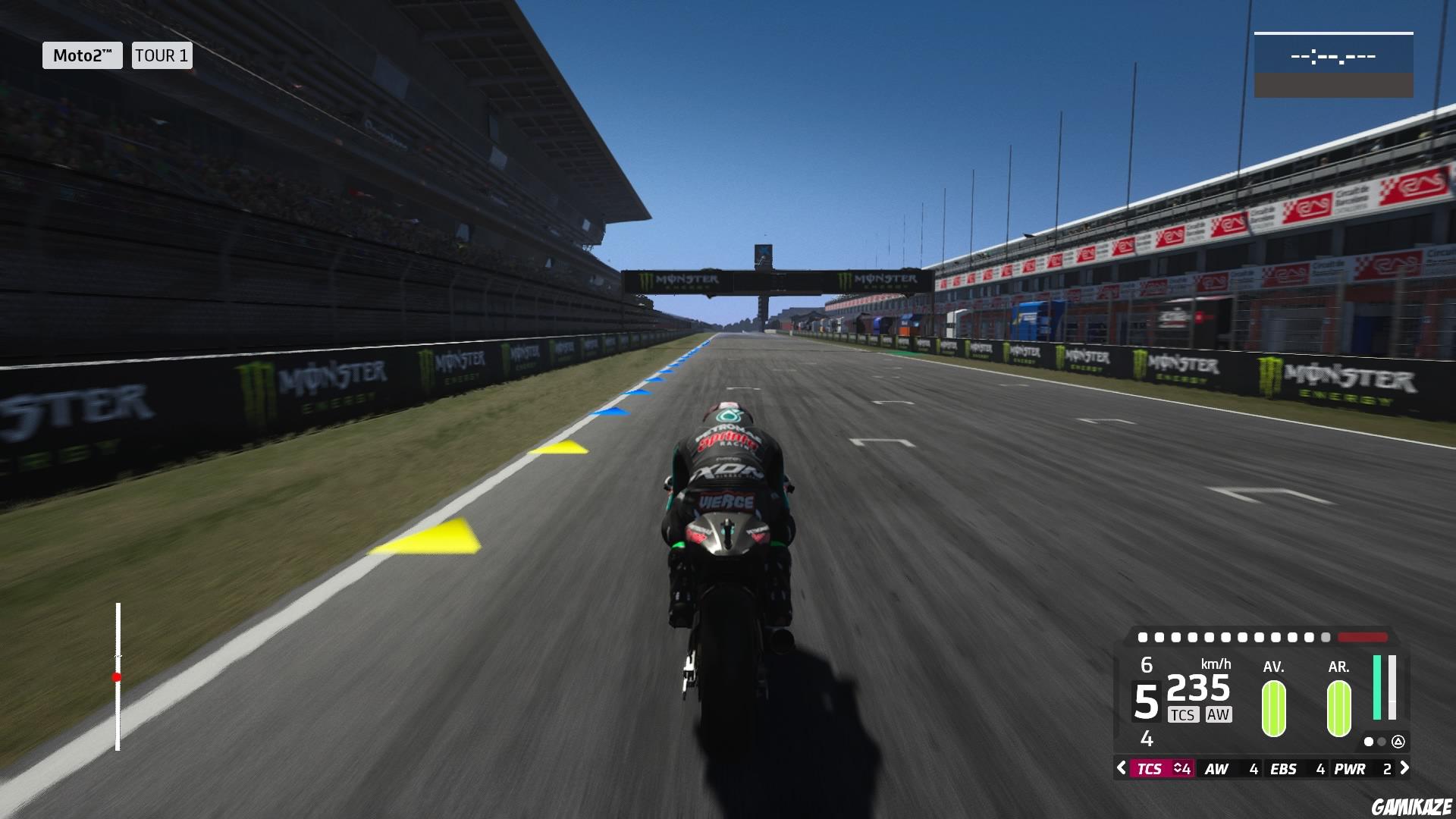Click the 235 km/h speed readout
The width and height of the screenshot is (1456, 819).
click(x=1197, y=686)
